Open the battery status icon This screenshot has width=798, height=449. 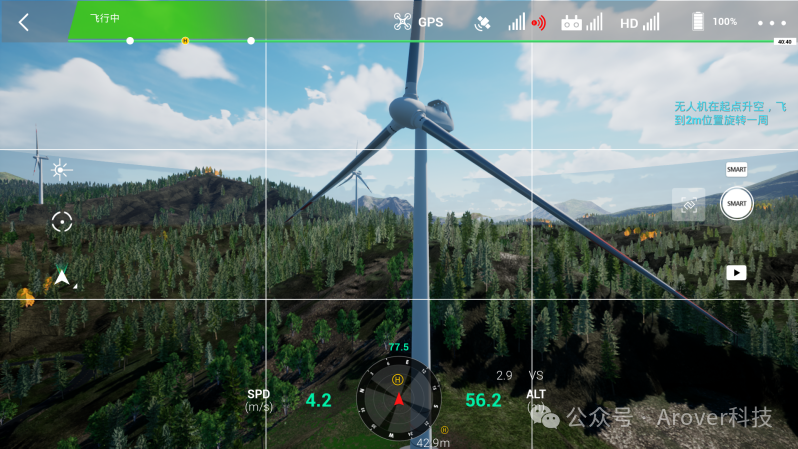point(698,22)
